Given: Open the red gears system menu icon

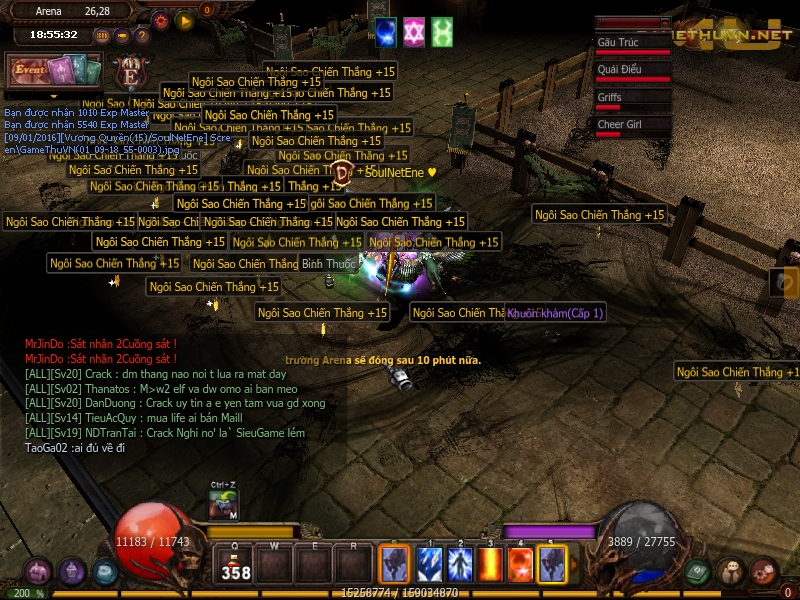Looking at the screenshot, I should click(763, 571).
